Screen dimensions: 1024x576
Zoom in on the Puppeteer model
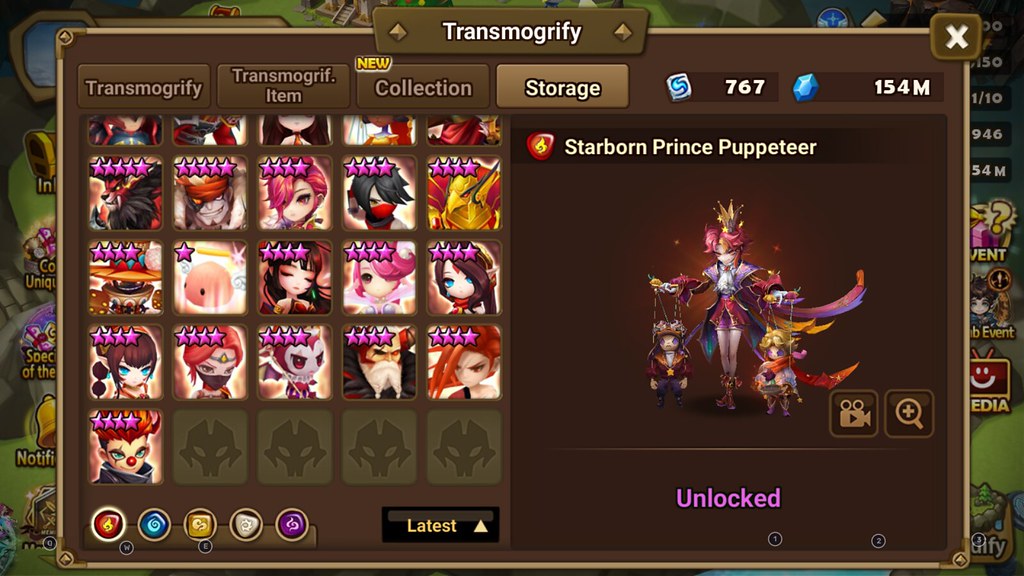(x=909, y=414)
